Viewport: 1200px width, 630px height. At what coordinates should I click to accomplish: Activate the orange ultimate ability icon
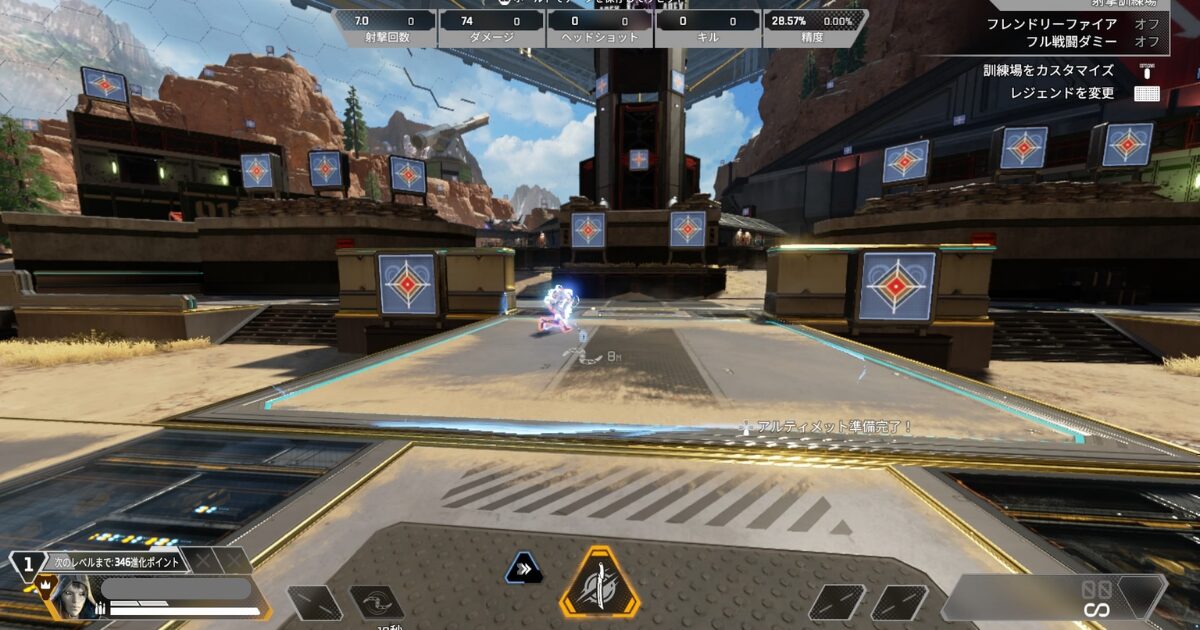tap(599, 582)
